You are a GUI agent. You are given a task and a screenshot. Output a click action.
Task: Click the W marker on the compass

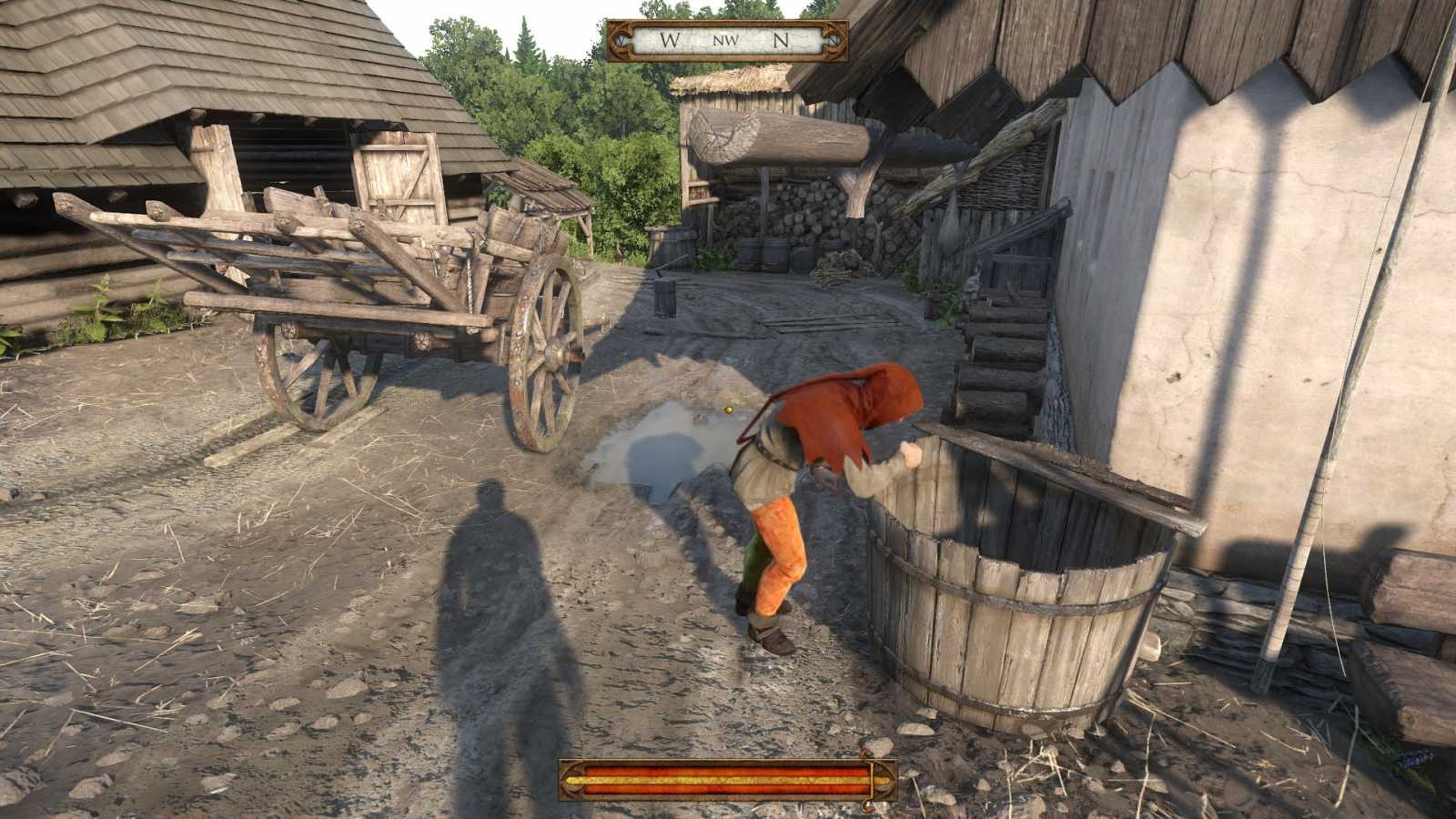(x=669, y=39)
